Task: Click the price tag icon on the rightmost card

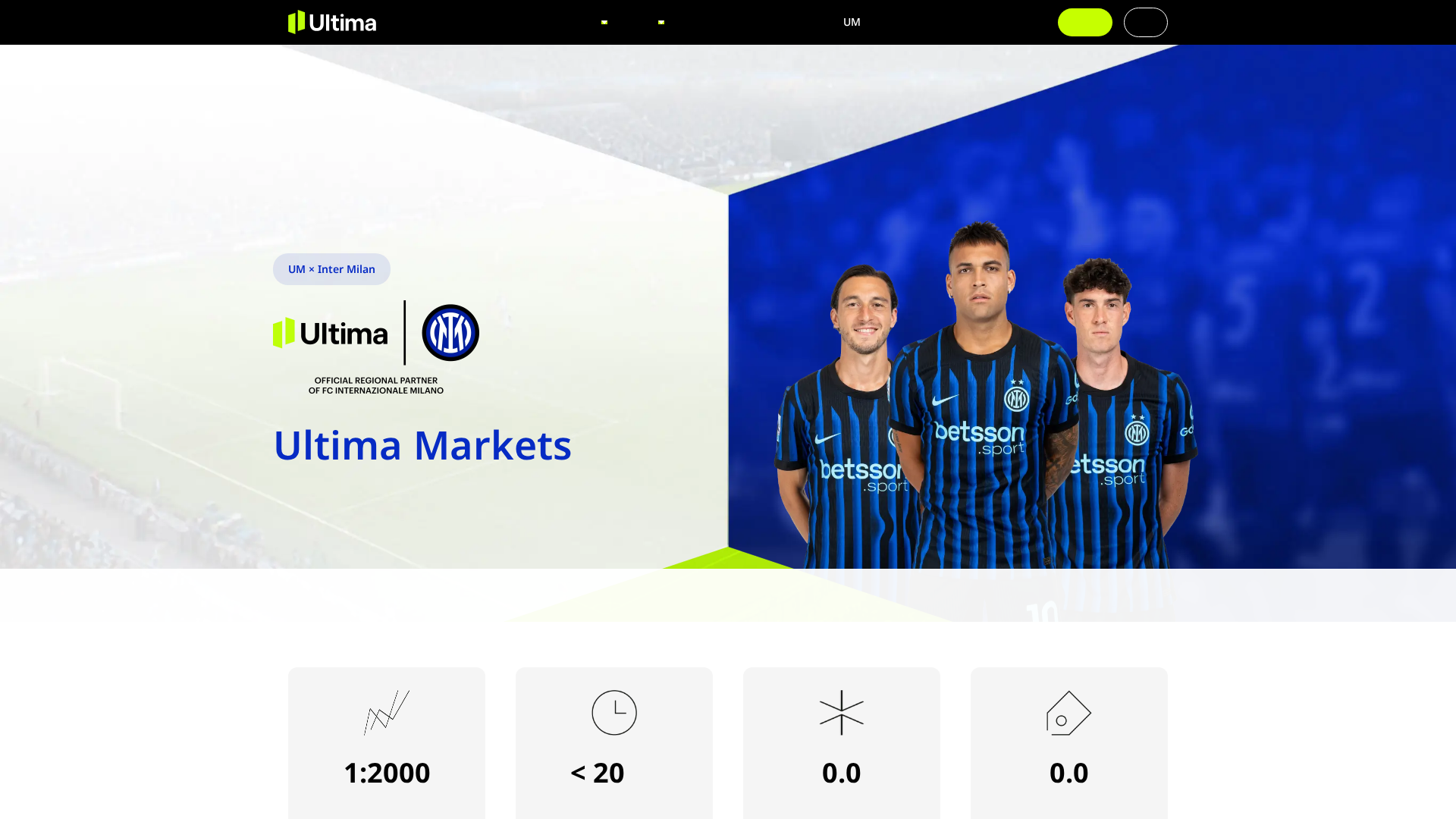Action: (1068, 713)
